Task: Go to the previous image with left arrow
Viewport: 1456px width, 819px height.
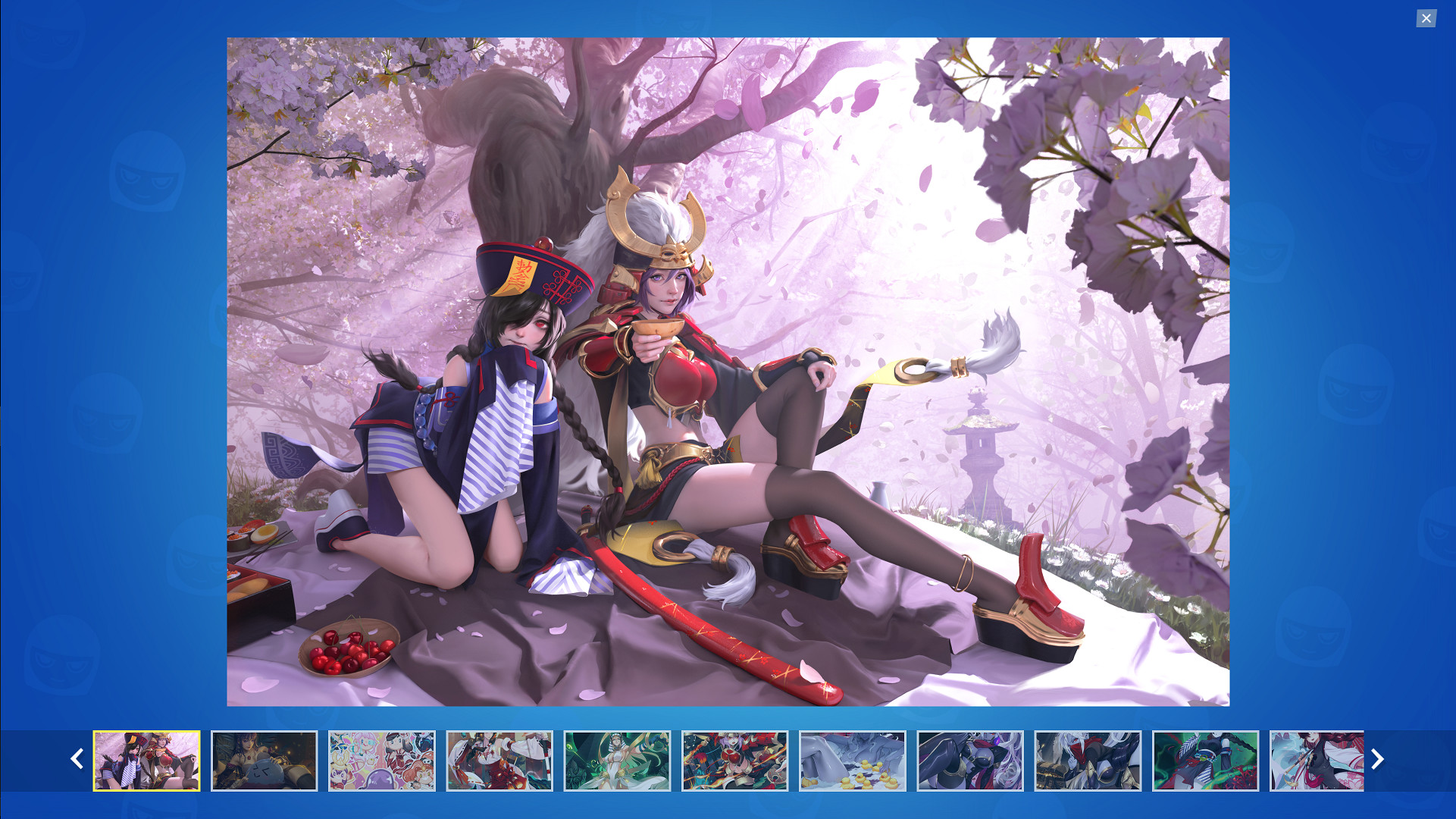Action: point(77,759)
